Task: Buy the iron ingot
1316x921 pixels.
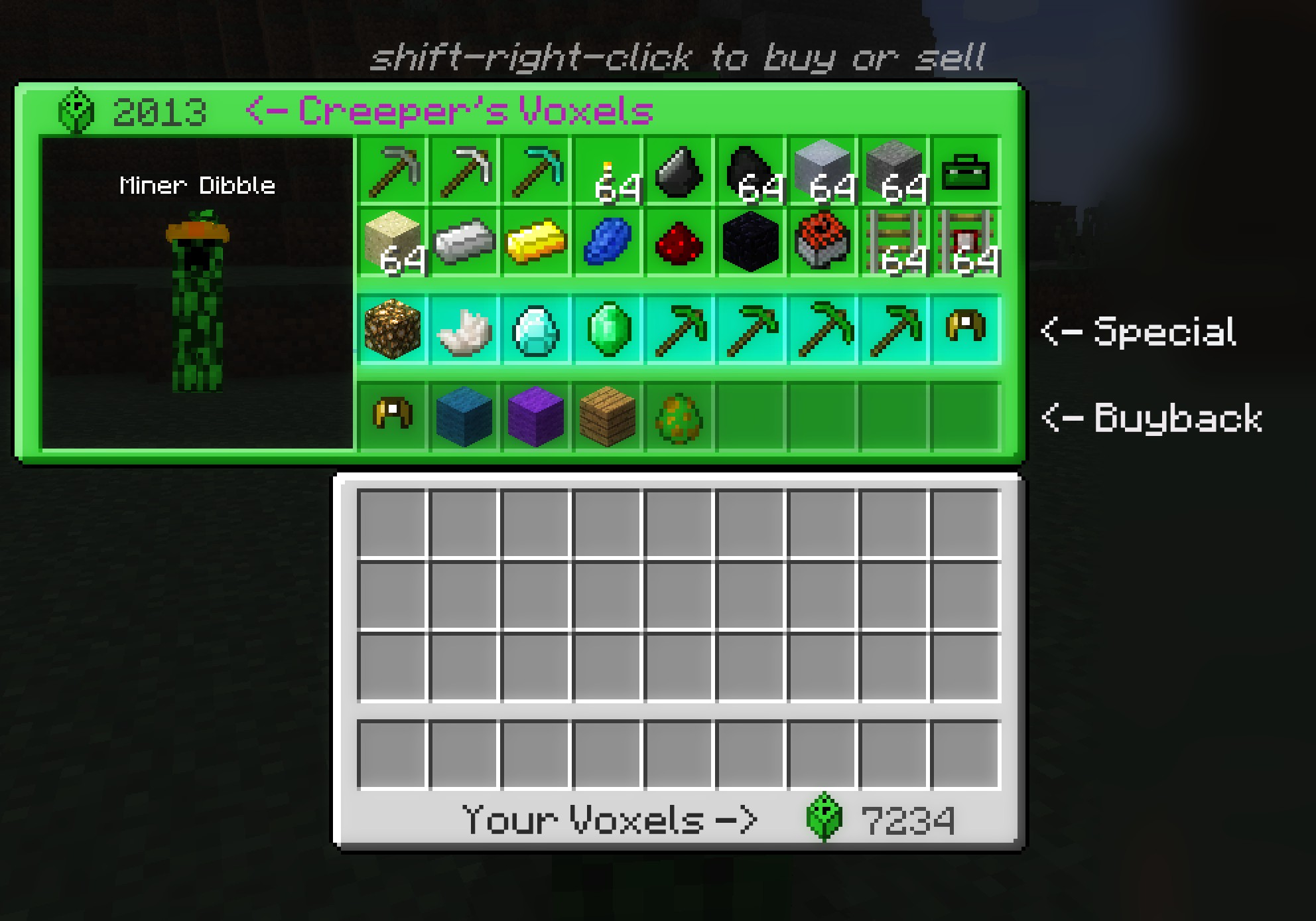Action: click(x=464, y=242)
